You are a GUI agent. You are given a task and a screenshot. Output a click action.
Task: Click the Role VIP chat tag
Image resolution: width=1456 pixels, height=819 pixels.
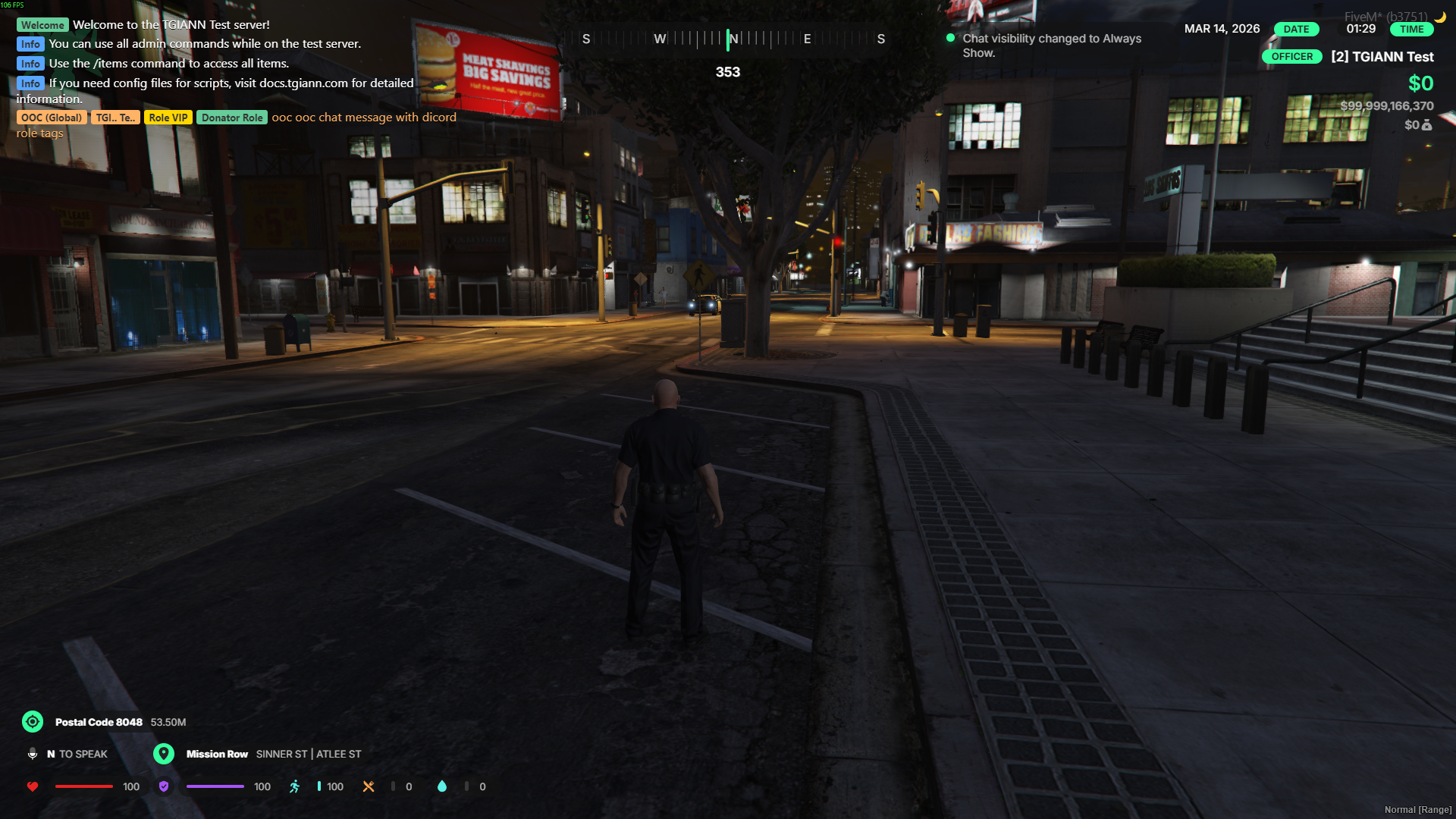pos(168,118)
